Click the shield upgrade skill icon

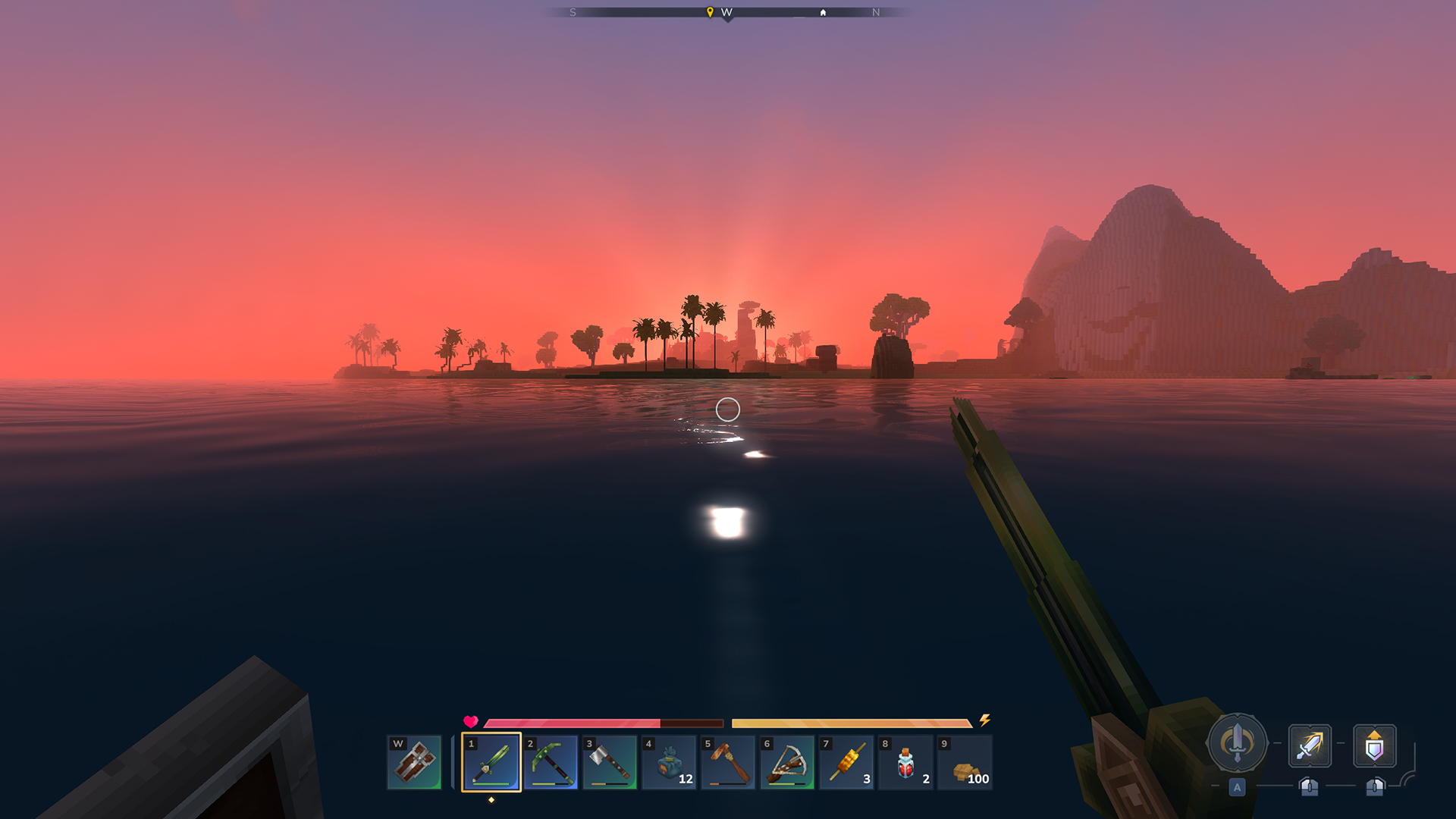pyautogui.click(x=1374, y=747)
